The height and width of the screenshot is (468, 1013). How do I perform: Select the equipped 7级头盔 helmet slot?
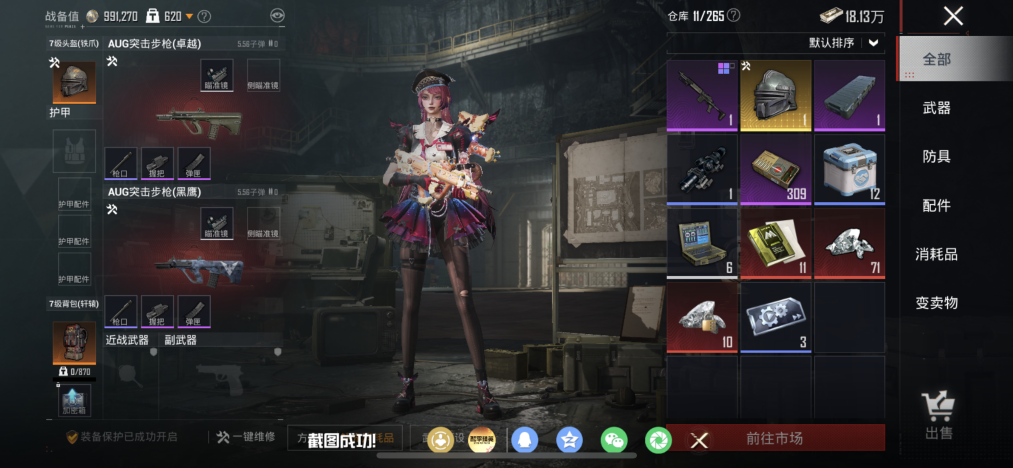click(74, 84)
